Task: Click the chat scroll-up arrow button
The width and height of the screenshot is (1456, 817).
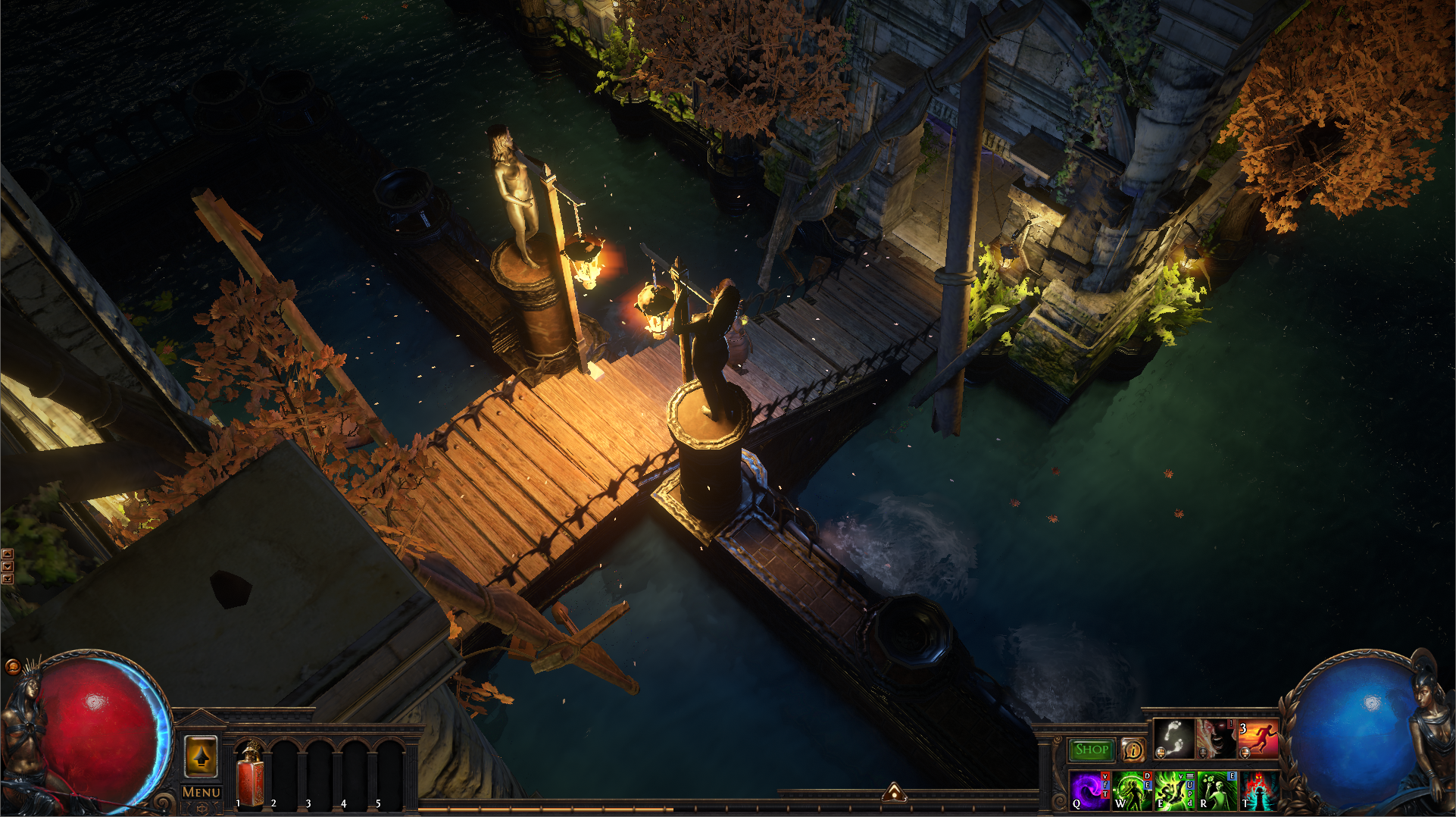Action: [x=8, y=554]
